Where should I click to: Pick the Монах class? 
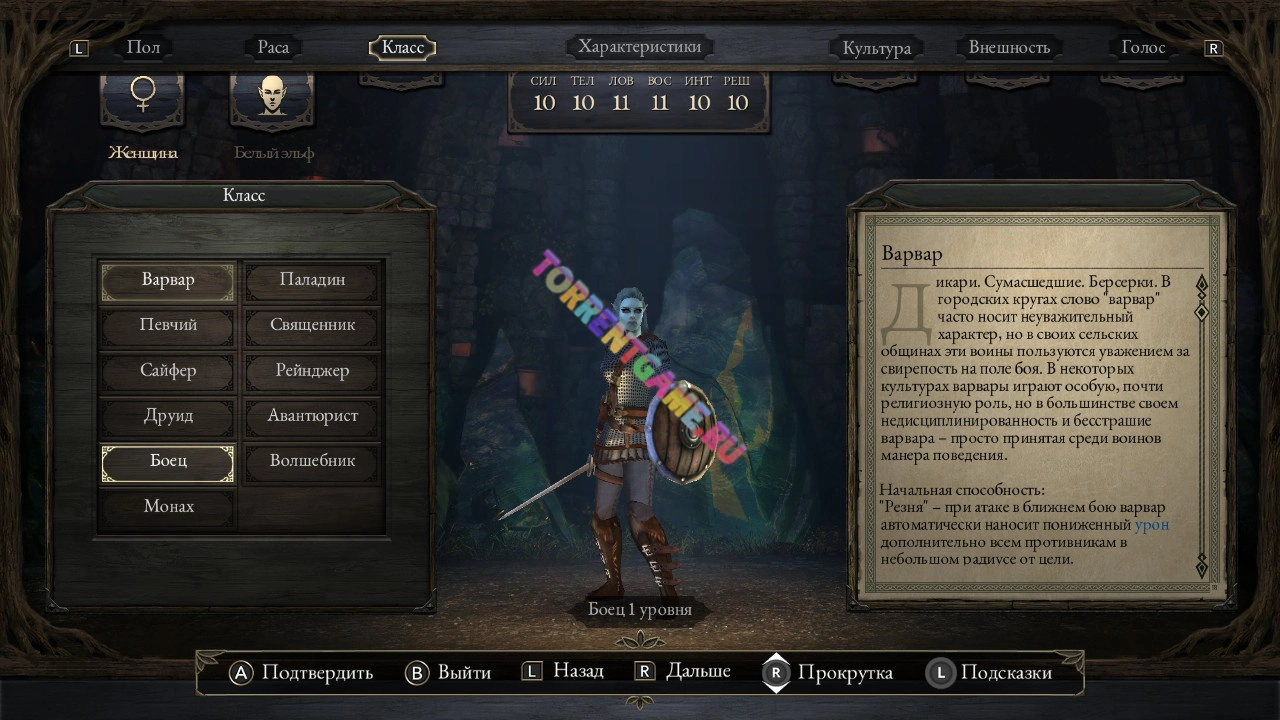(168, 507)
